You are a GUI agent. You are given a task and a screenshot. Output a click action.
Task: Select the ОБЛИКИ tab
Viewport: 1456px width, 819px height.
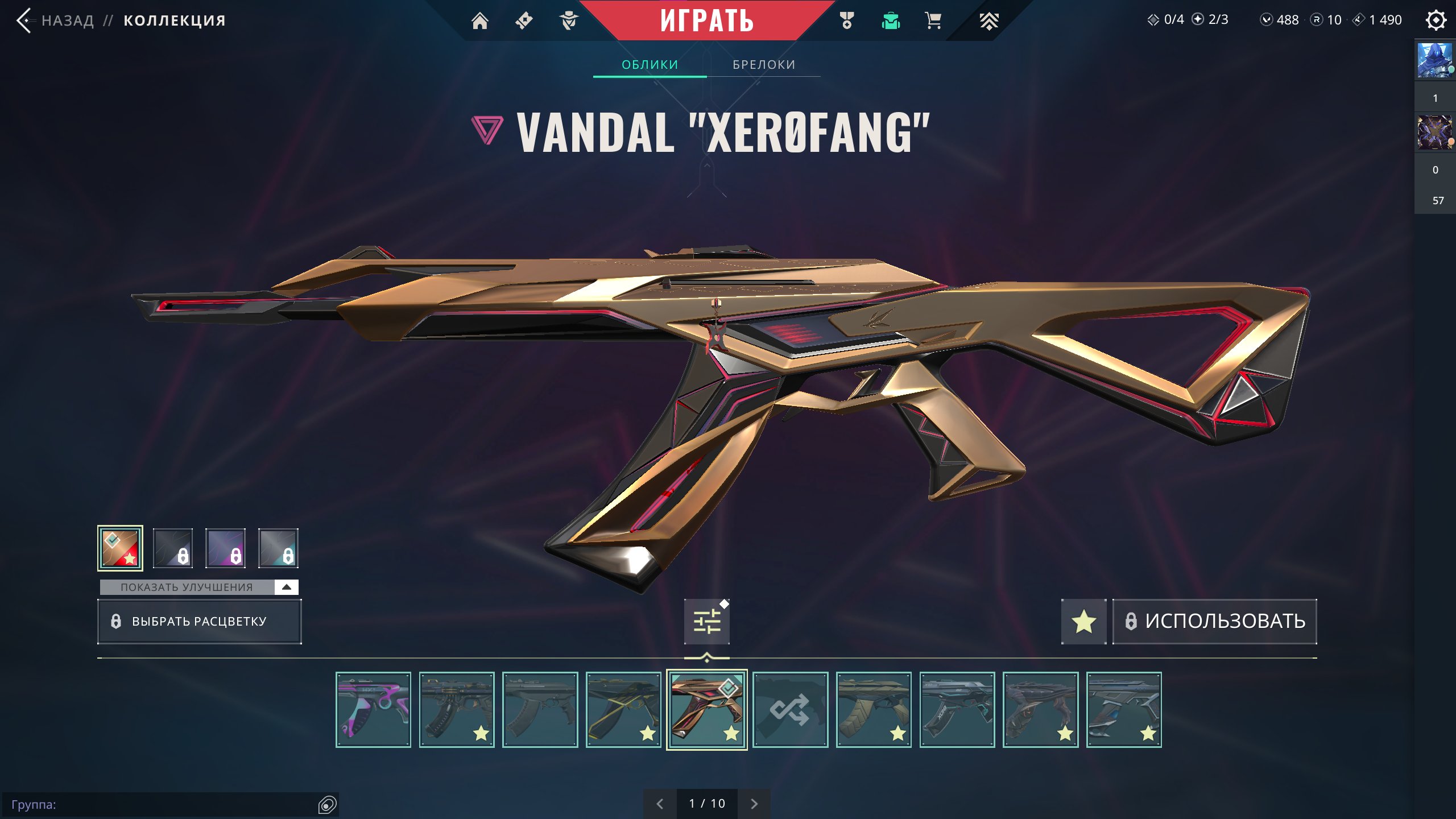(x=650, y=65)
